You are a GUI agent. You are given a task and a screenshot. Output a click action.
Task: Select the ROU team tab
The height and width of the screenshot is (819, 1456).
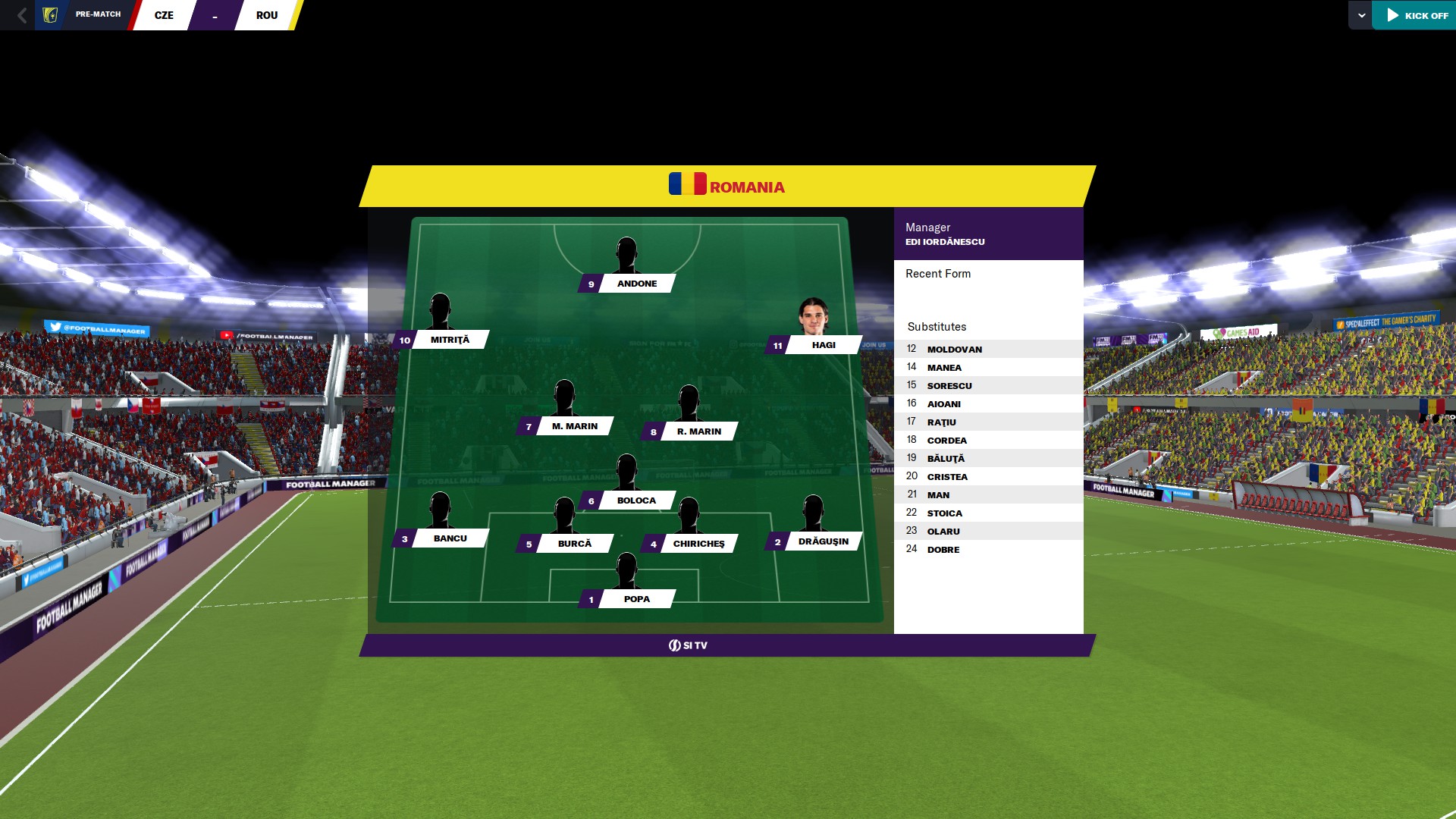click(x=266, y=15)
